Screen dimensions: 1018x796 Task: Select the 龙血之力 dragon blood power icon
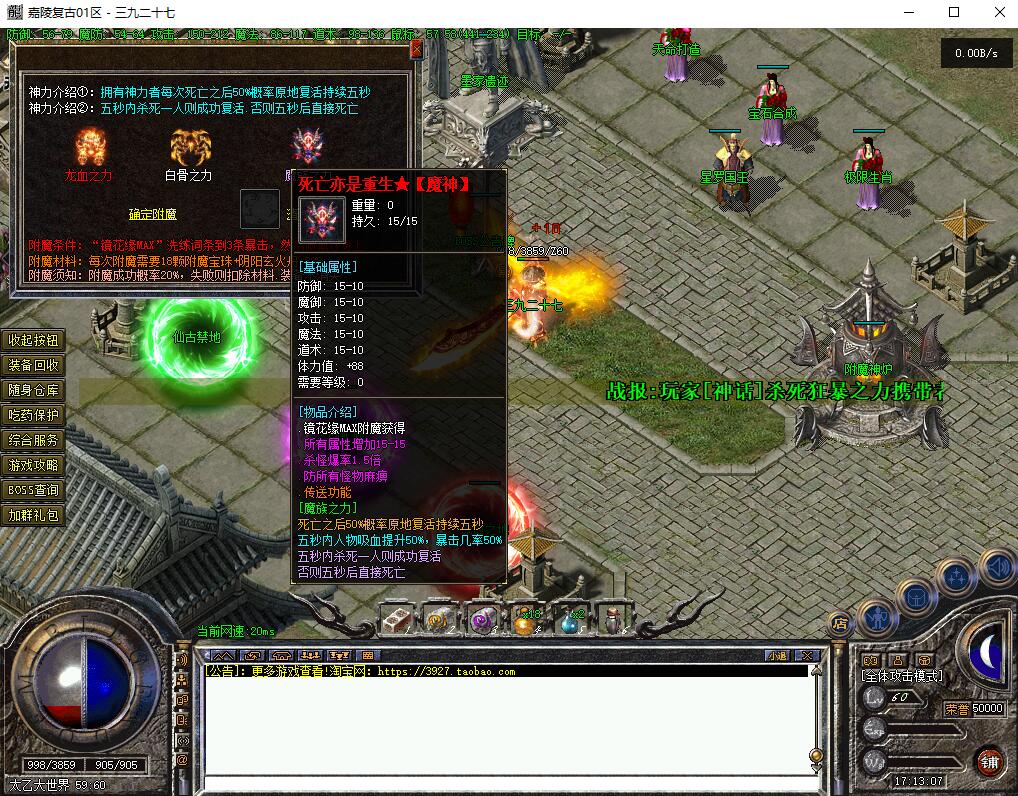[91, 147]
